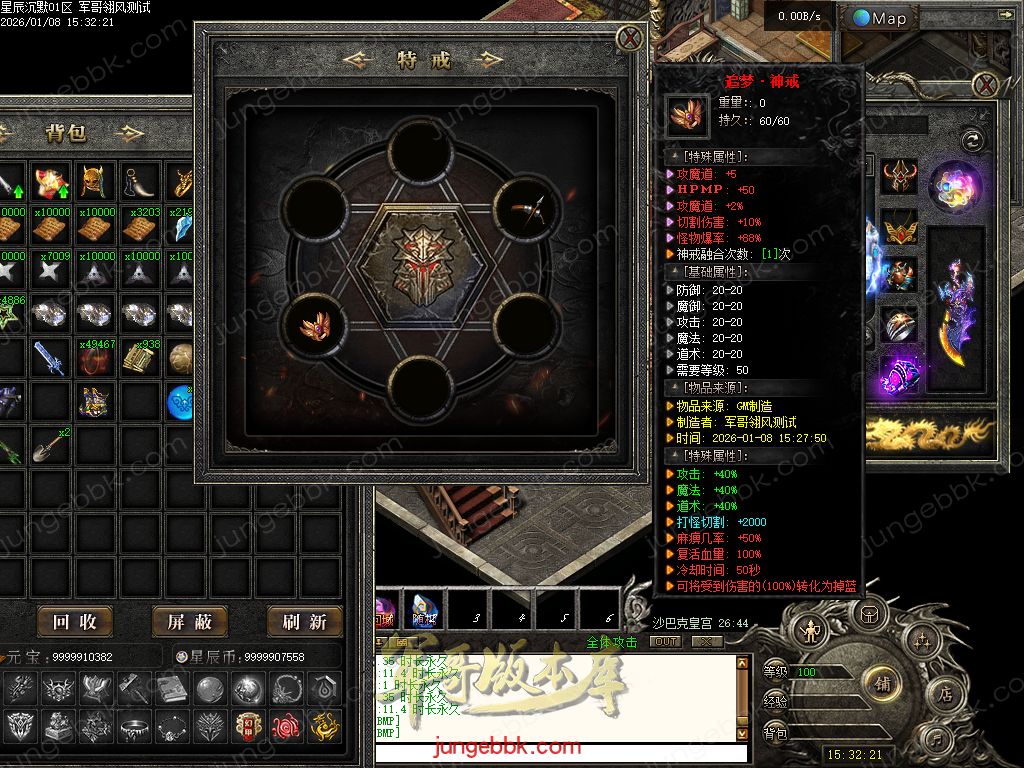Viewport: 1024px width, 768px height.
Task: Open the Map button
Action: click(x=880, y=18)
